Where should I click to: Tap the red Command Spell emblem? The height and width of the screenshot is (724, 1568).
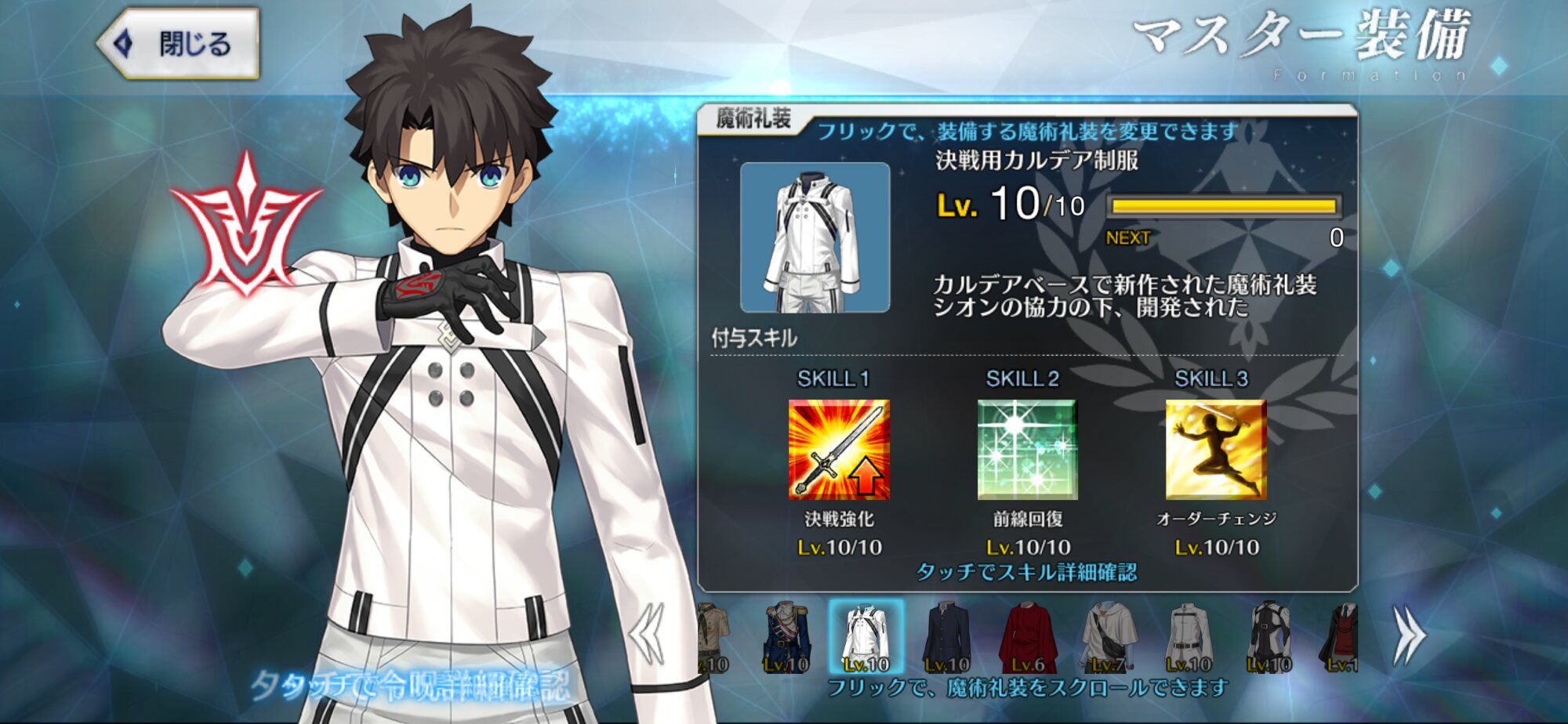point(246,226)
